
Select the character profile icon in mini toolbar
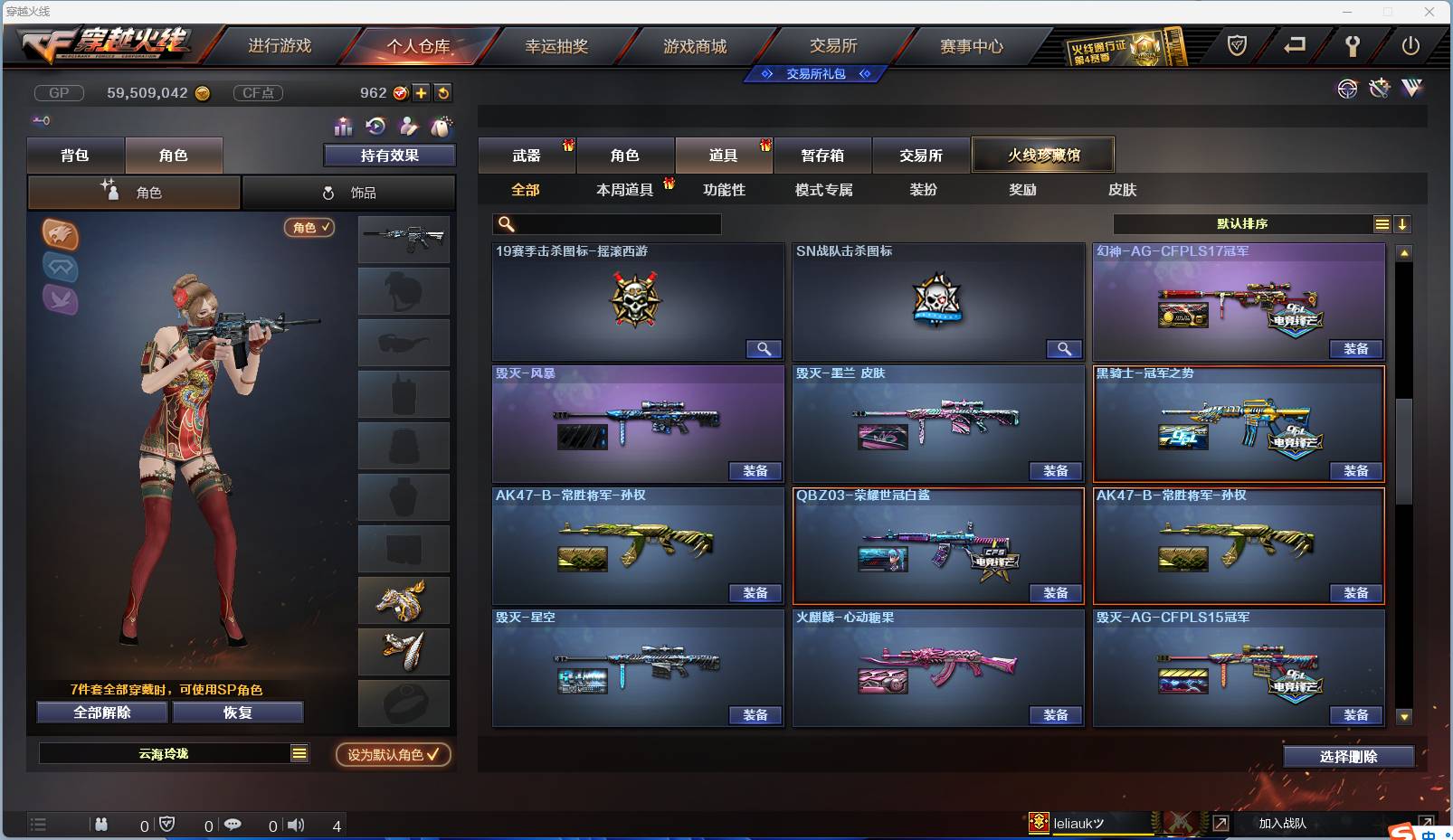click(x=408, y=127)
